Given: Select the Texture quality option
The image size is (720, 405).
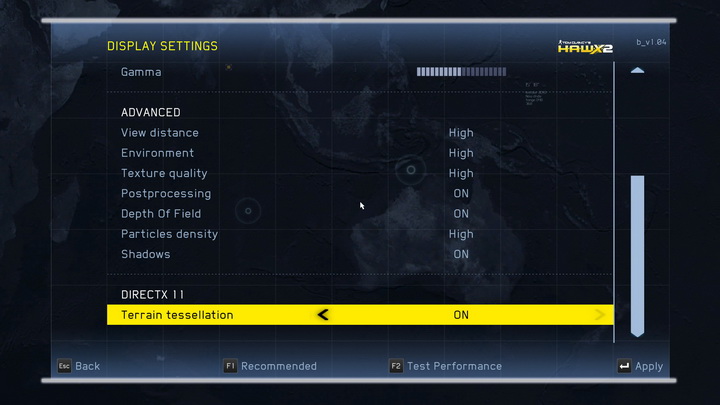Looking at the screenshot, I should point(165,173).
